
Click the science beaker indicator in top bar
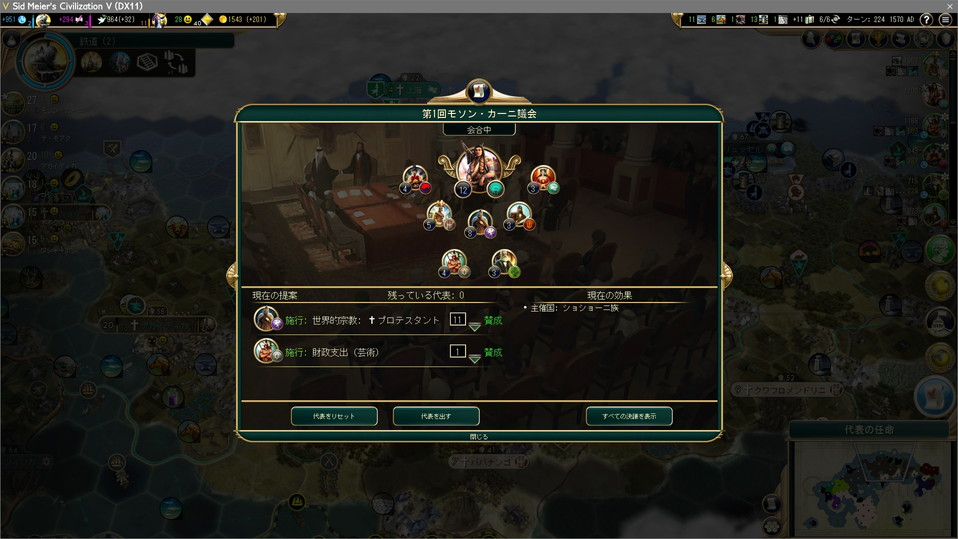pos(20,20)
